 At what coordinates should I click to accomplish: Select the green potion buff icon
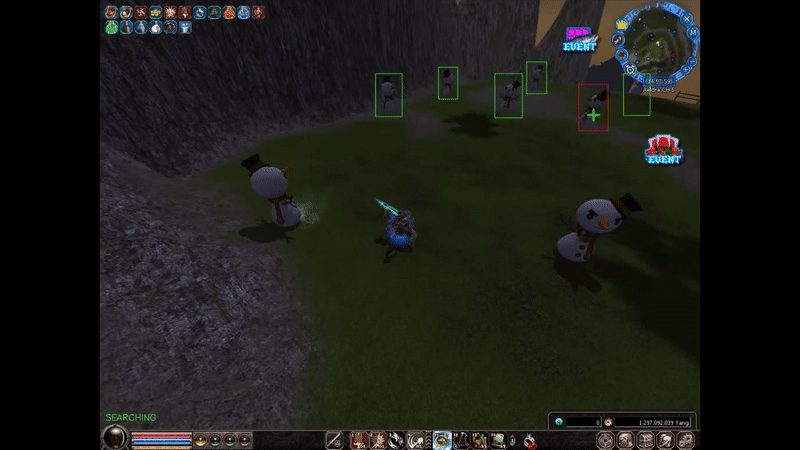coord(111,28)
